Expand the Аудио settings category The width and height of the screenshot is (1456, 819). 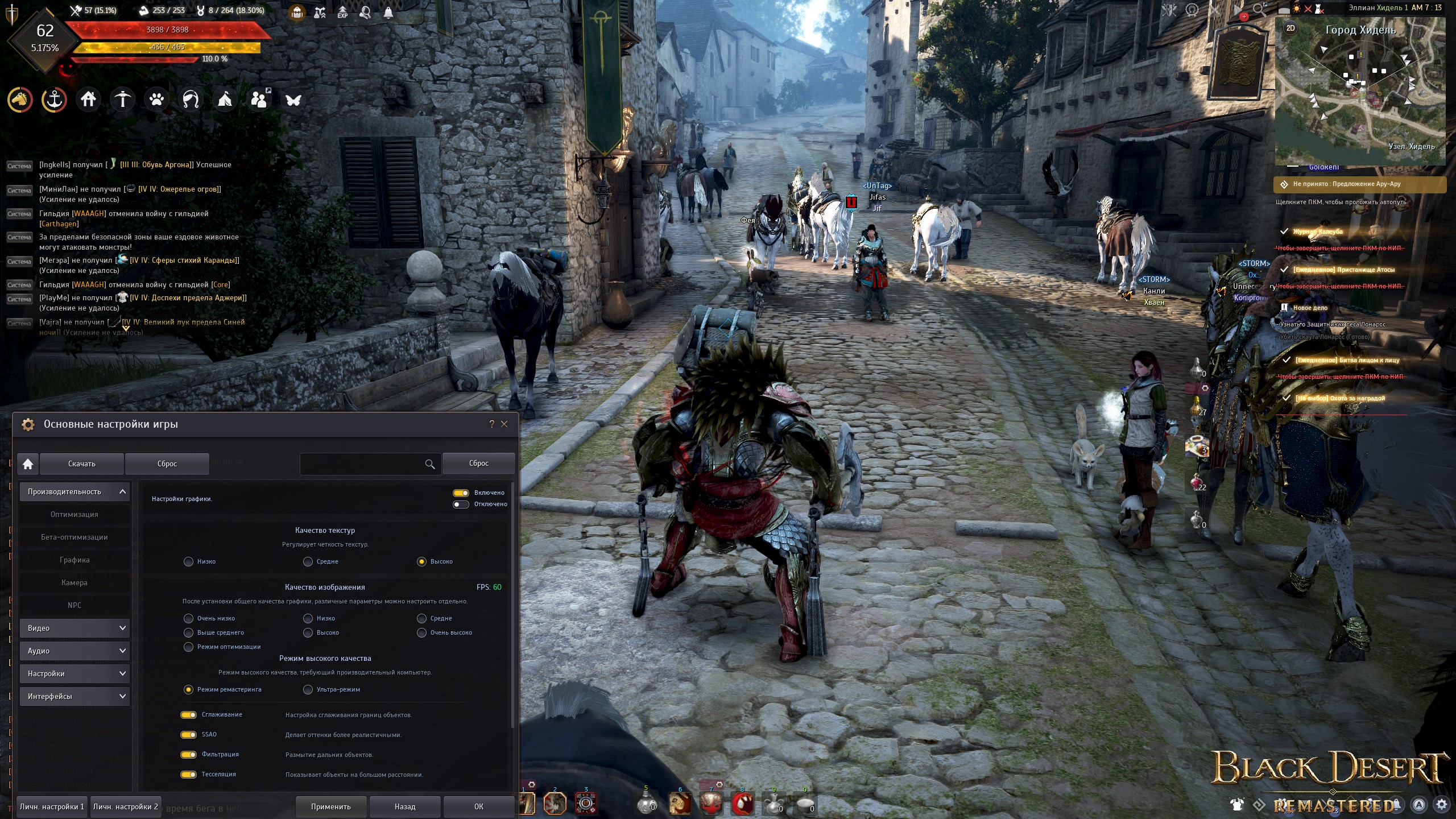click(75, 651)
